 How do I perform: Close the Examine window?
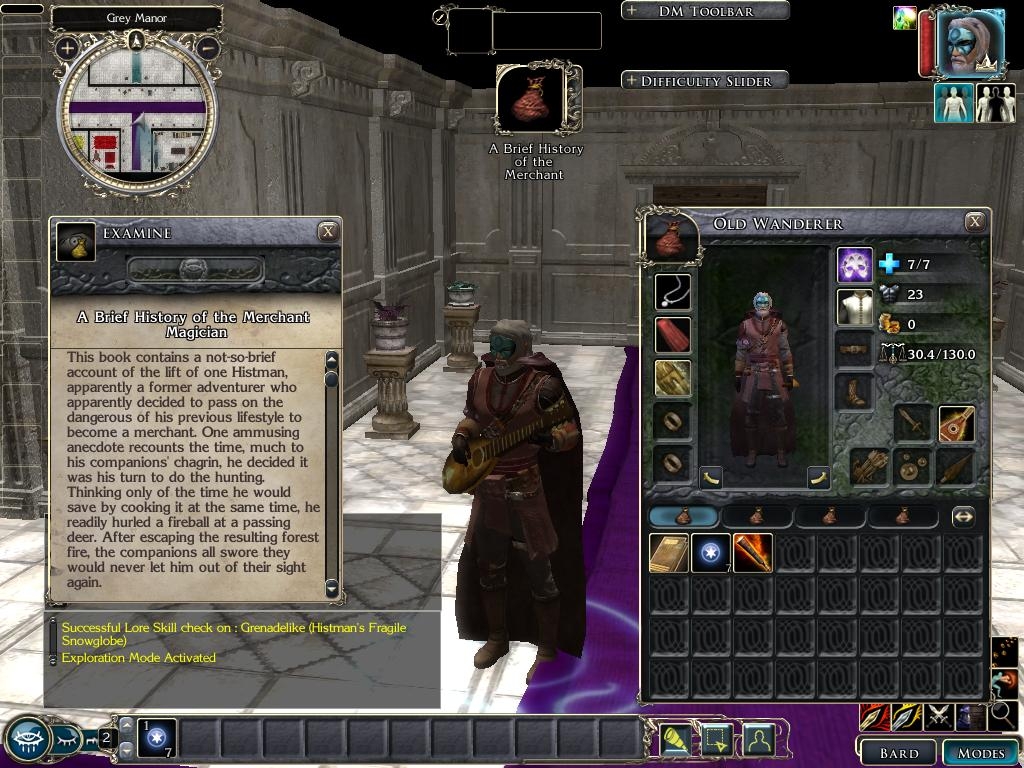[x=327, y=232]
